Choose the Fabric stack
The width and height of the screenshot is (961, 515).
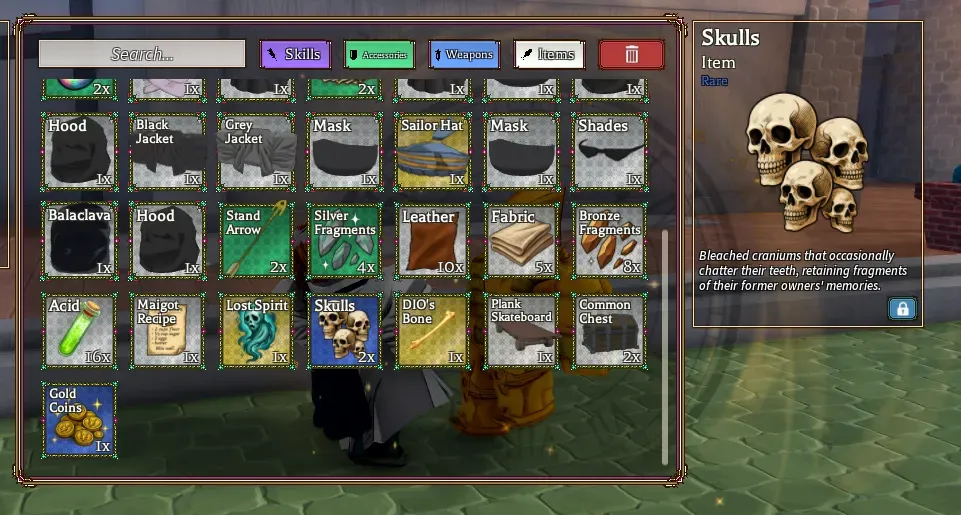(x=522, y=241)
